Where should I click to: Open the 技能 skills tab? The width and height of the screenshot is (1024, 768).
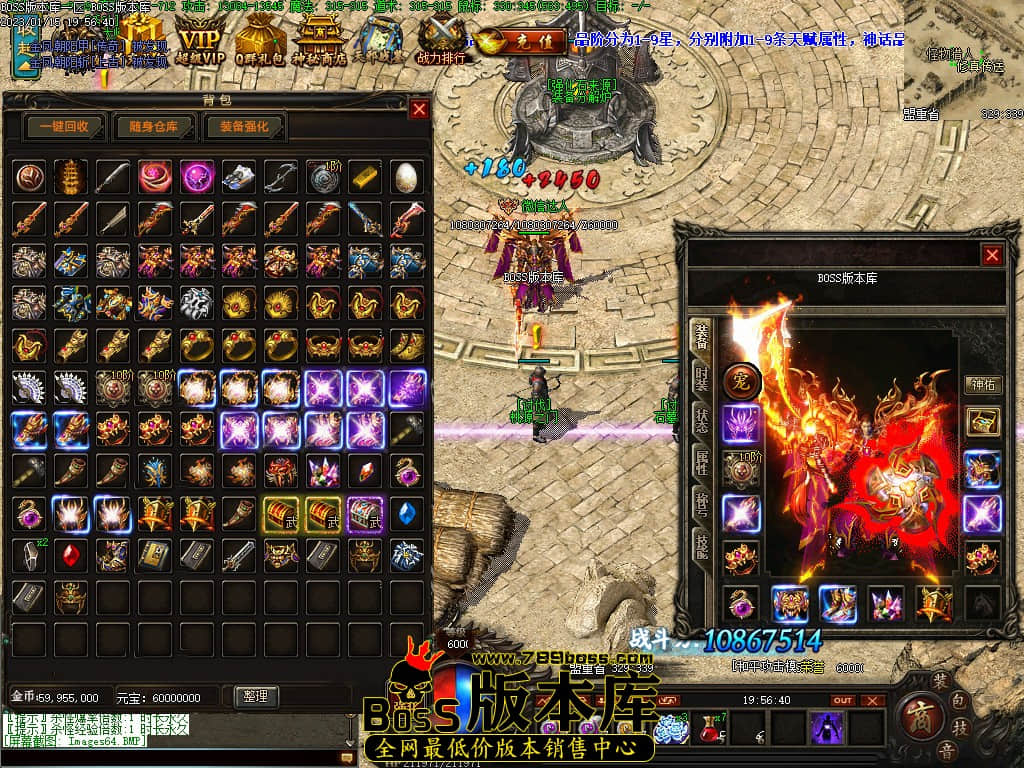point(702,545)
